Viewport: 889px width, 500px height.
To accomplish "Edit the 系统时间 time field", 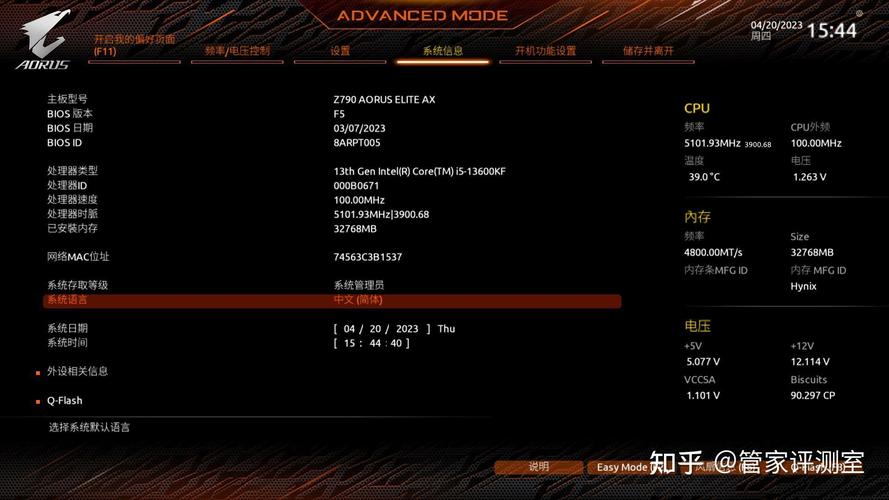I will pos(371,343).
